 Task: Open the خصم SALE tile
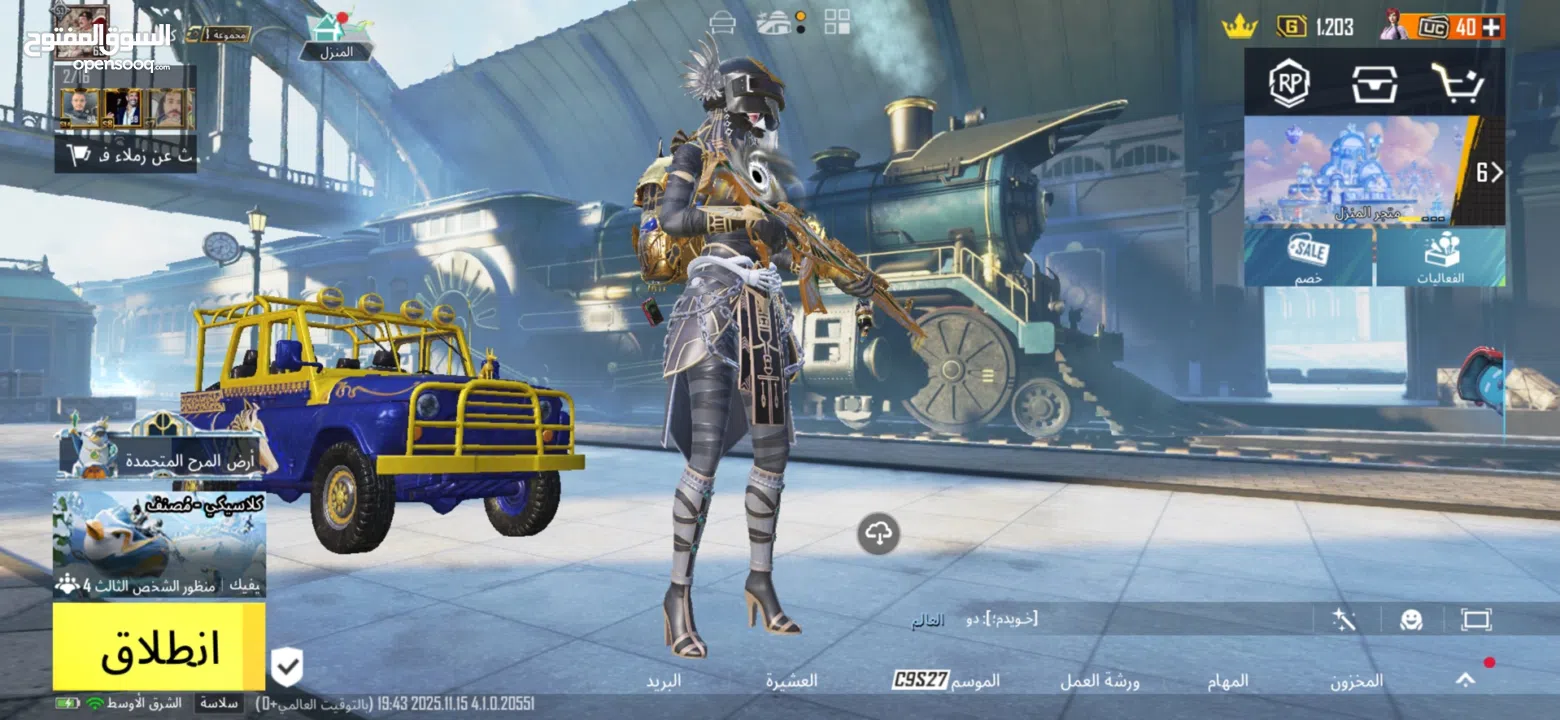[x=1308, y=257]
